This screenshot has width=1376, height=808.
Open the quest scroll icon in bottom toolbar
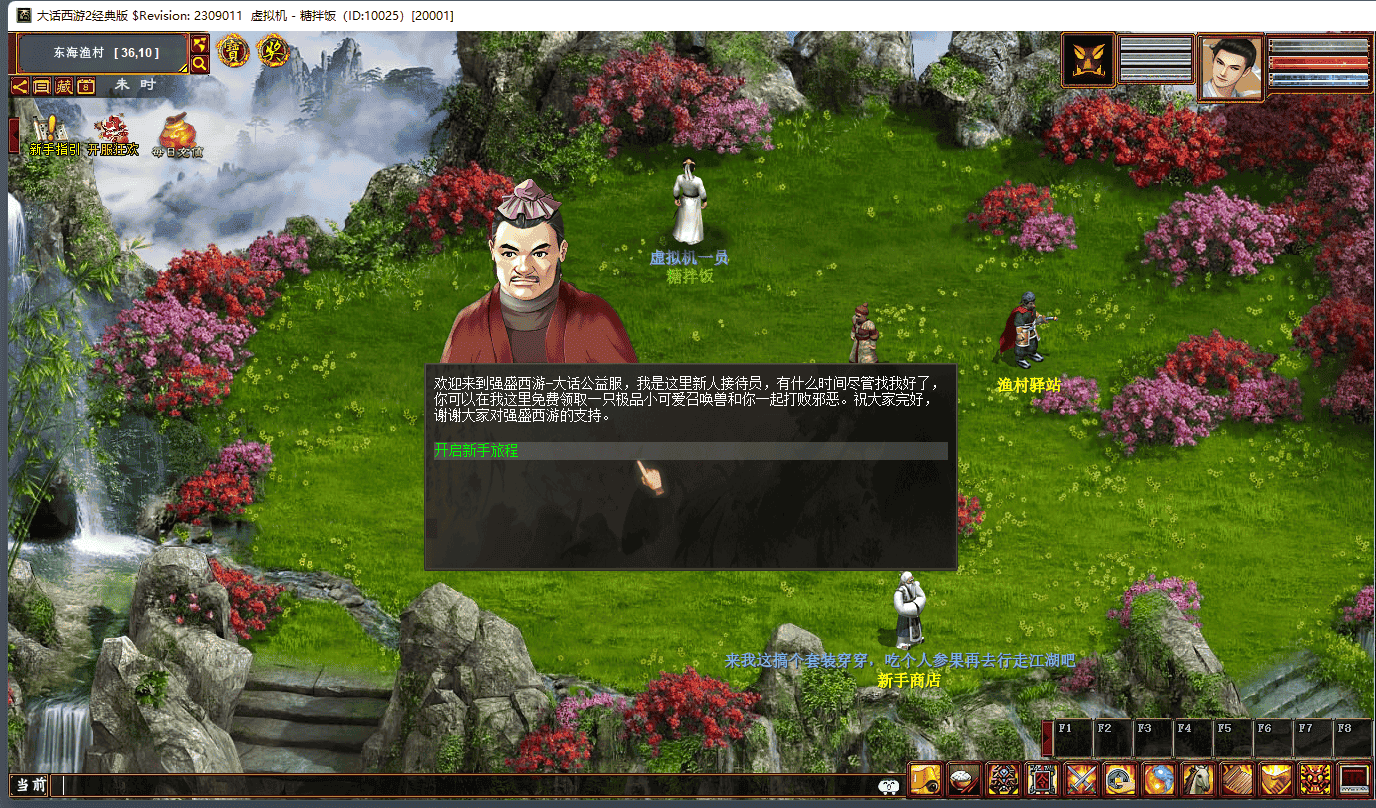(x=924, y=778)
